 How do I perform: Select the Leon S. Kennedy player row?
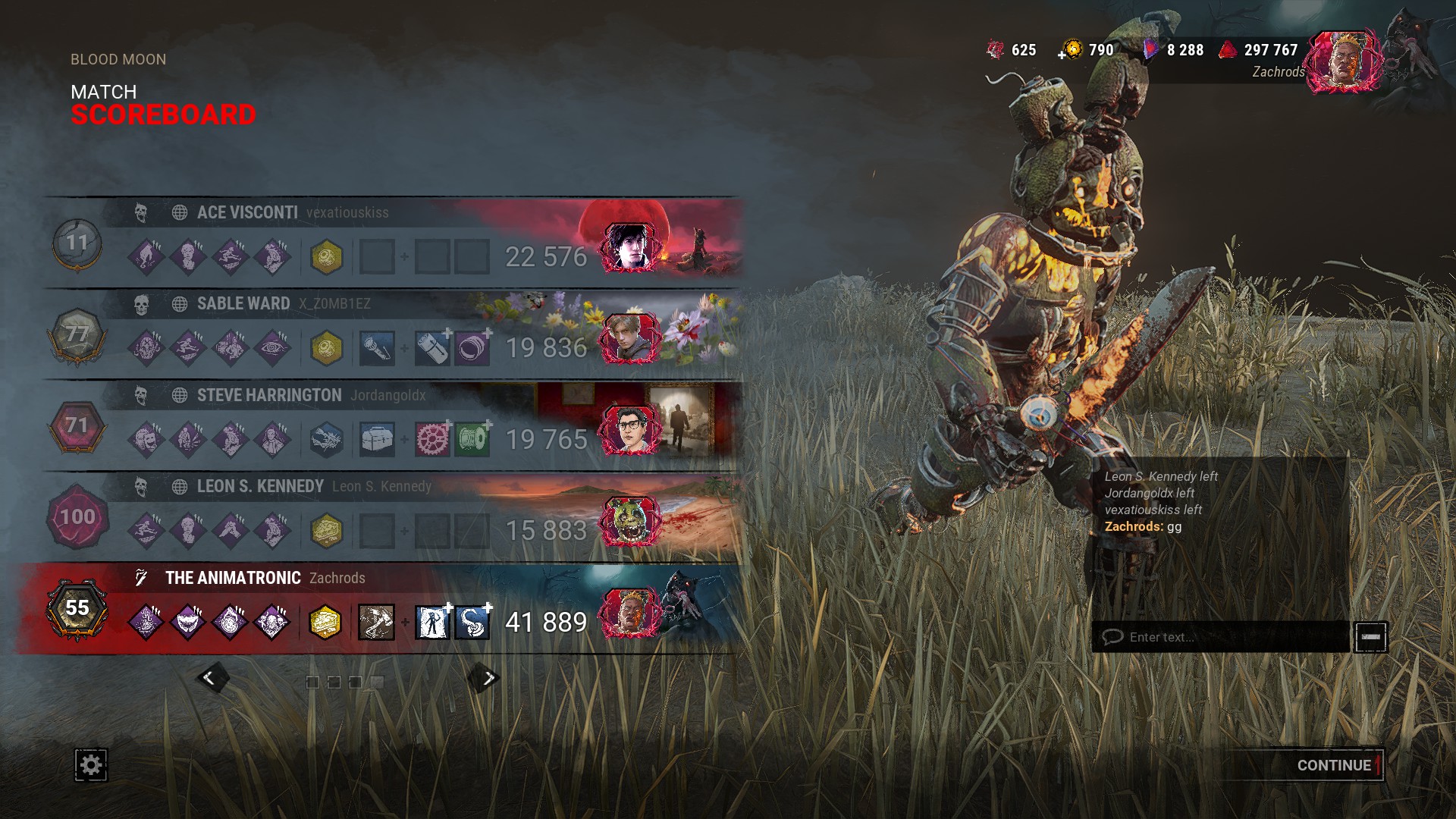click(x=394, y=516)
